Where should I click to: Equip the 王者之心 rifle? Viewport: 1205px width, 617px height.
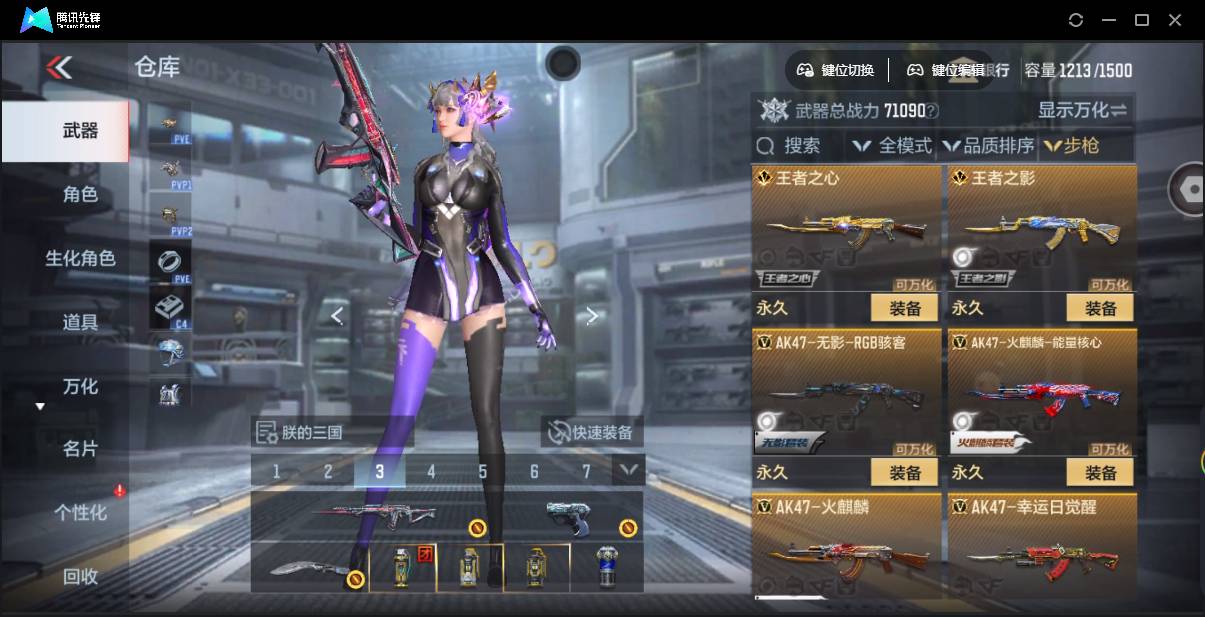pyautogui.click(x=904, y=308)
